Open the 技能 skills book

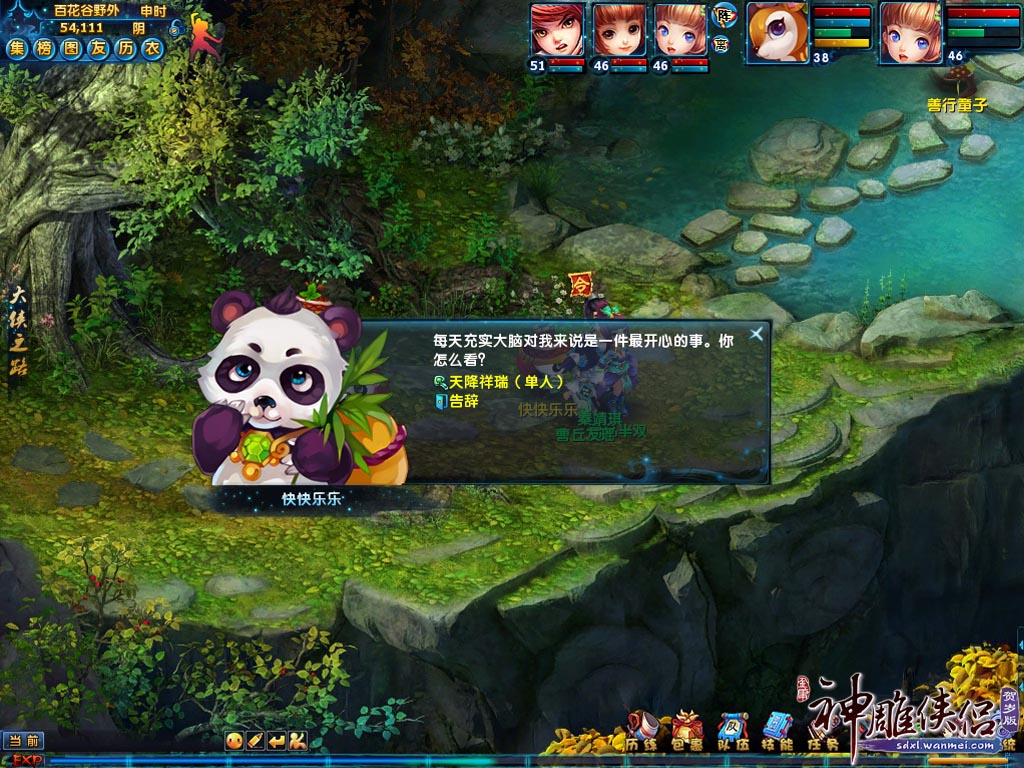pyautogui.click(x=778, y=732)
